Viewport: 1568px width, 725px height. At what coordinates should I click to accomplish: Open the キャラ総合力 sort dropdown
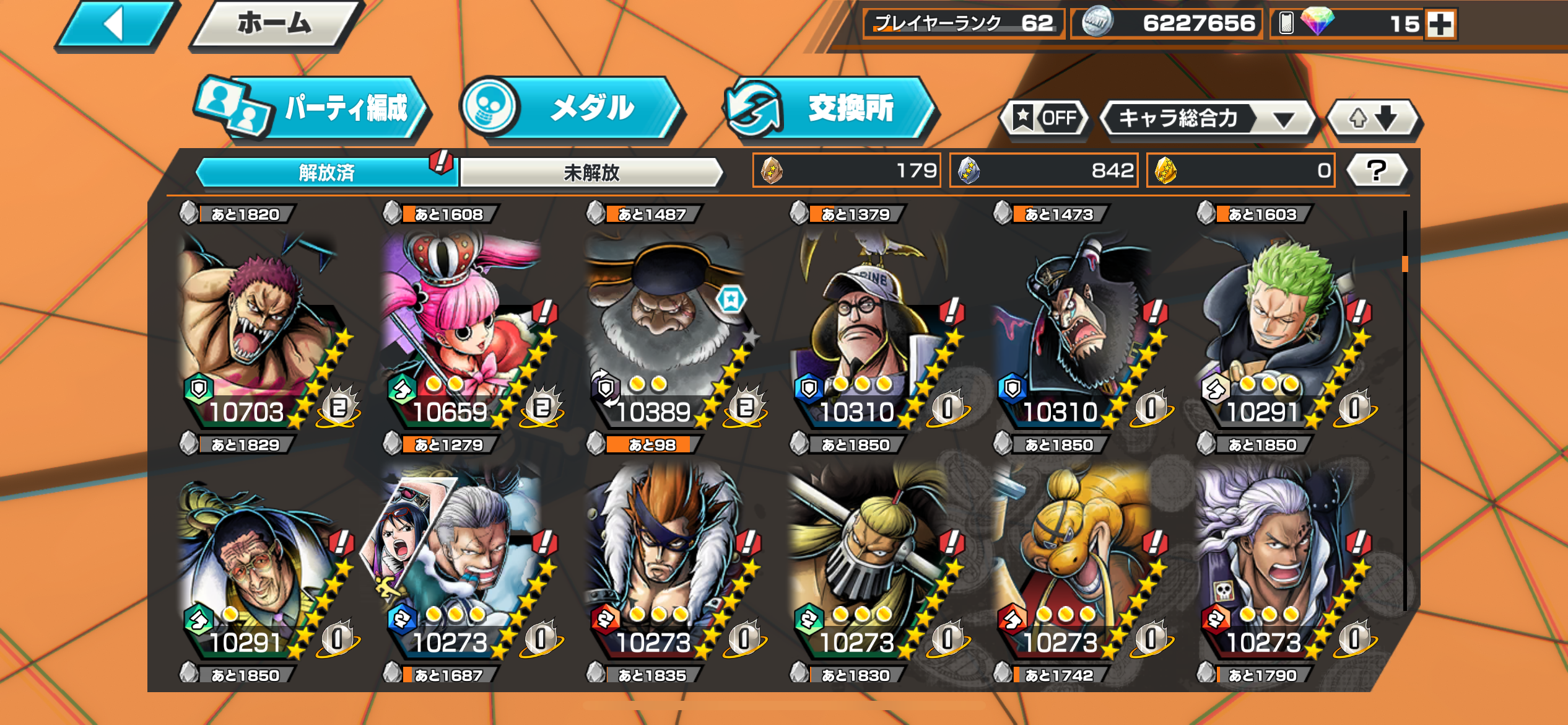tap(1207, 118)
